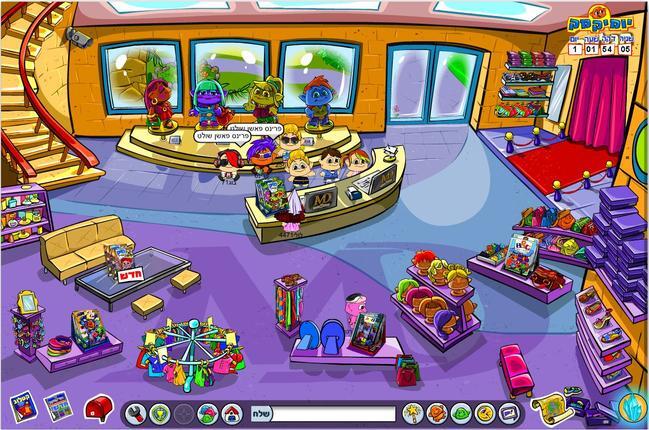Open the newspaper magazine icon
649x430 pixels.
(56, 407)
